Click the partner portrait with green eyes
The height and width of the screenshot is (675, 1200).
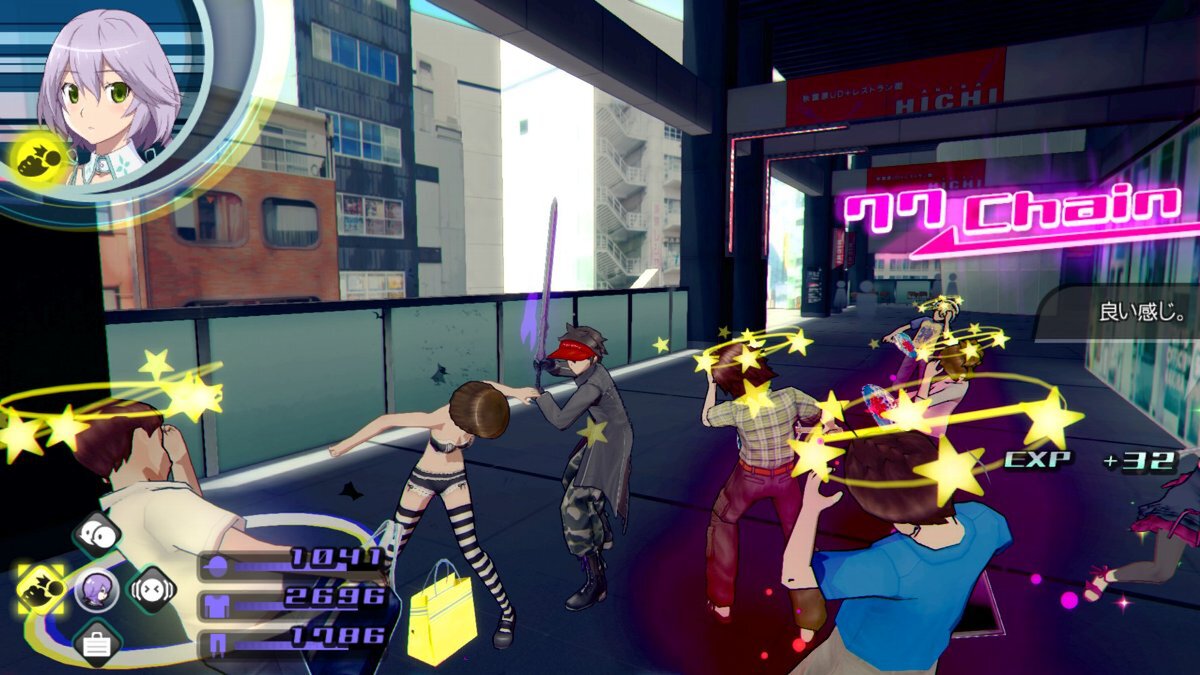click(108, 90)
